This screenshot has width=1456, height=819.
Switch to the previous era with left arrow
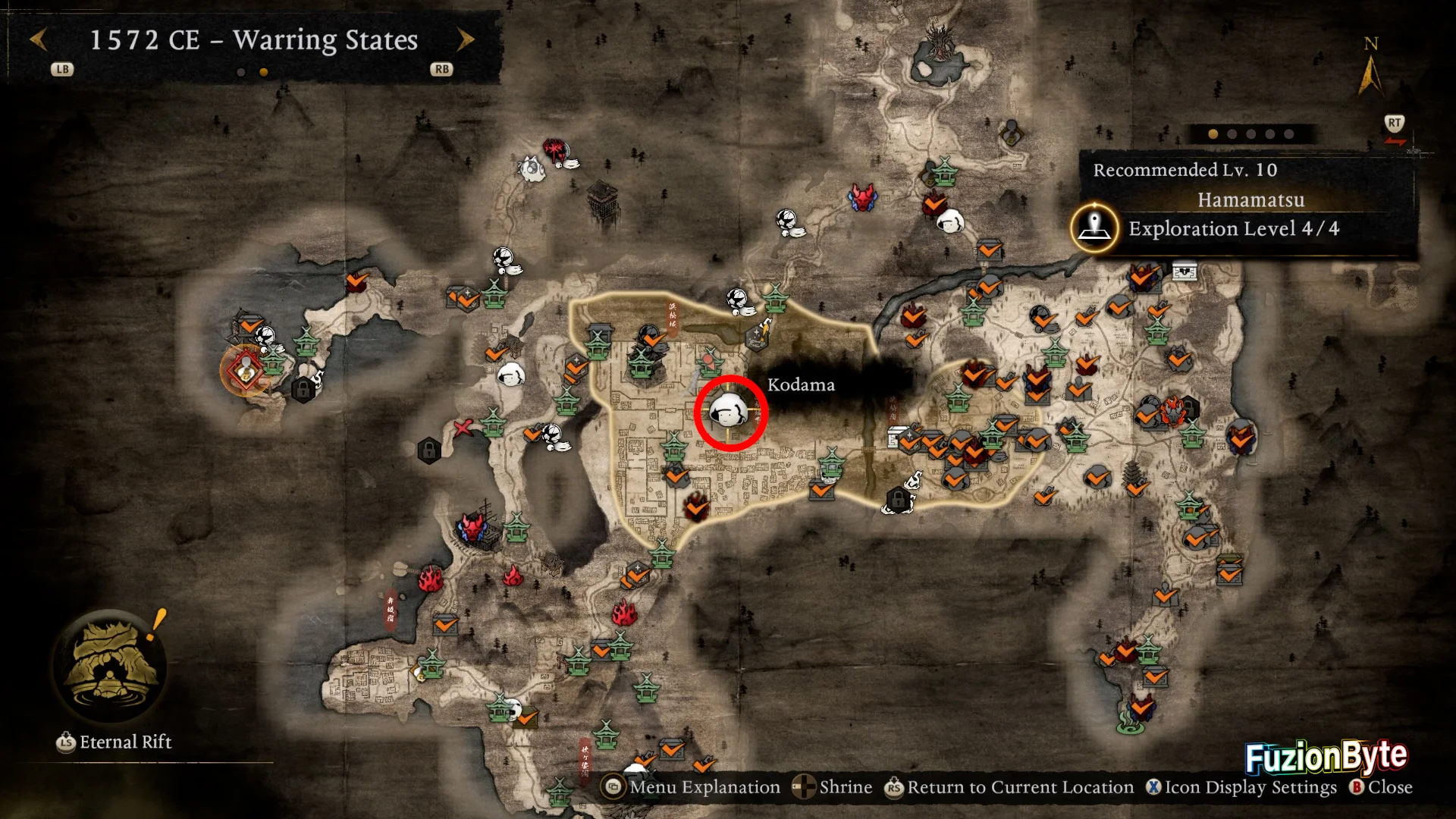(x=39, y=39)
